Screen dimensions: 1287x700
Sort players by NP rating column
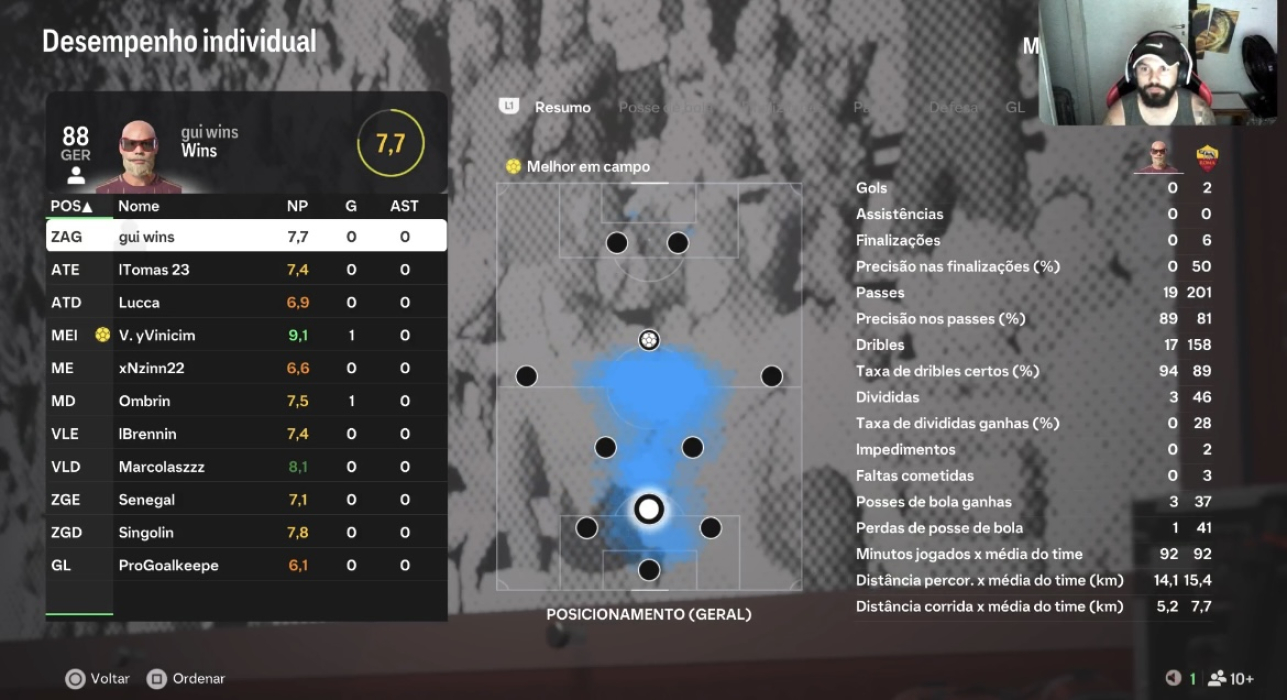(297, 207)
